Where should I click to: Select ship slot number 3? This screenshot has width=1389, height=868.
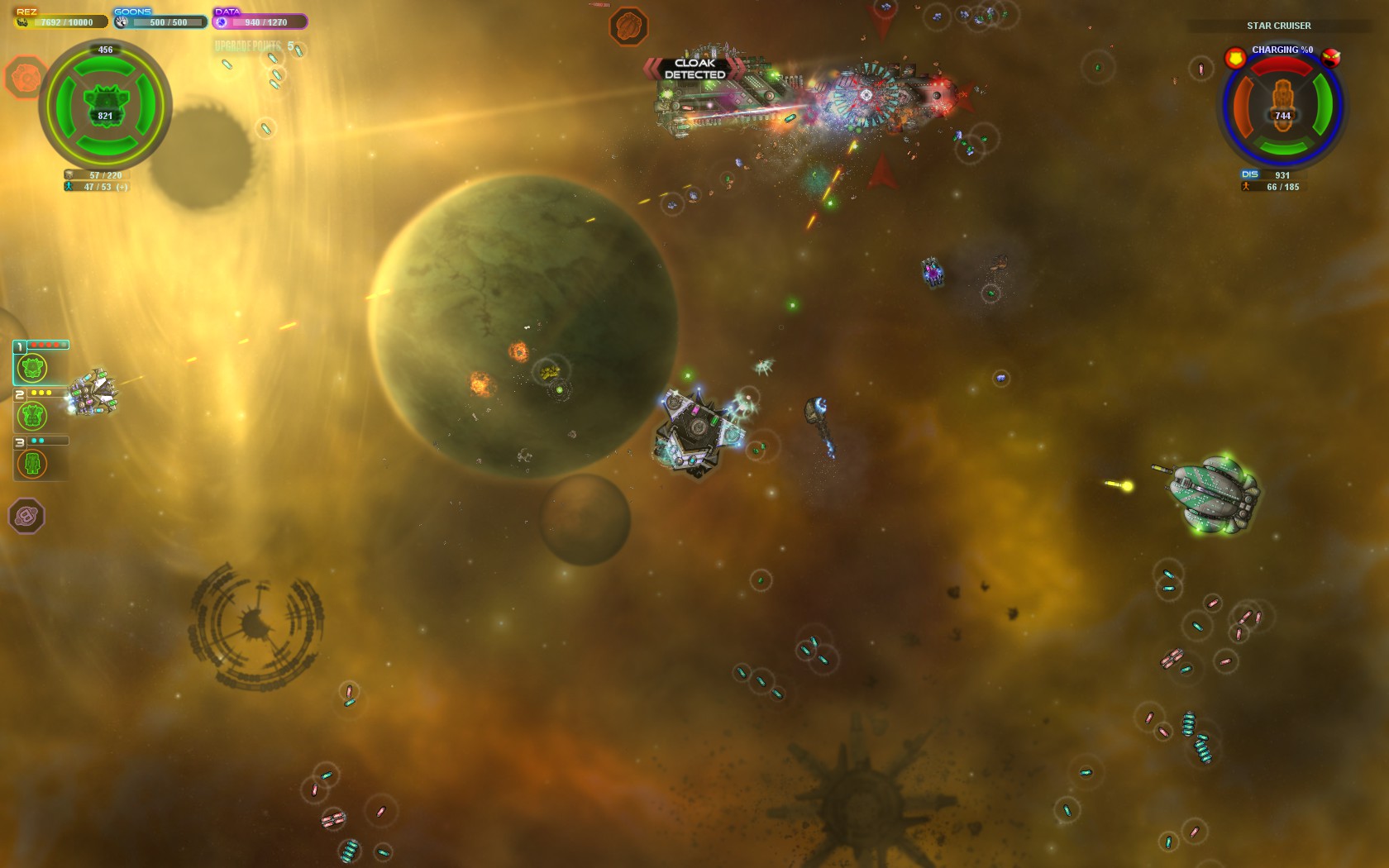[x=33, y=464]
